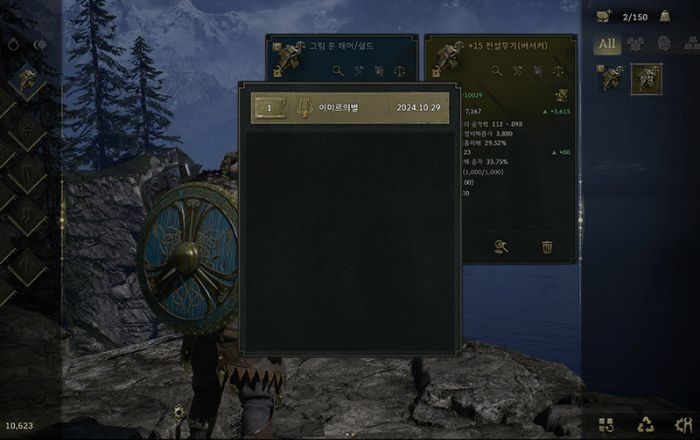Image resolution: width=700 pixels, height=440 pixels.
Task: Click the inspect magnifier at panel bottom
Action: (x=501, y=247)
